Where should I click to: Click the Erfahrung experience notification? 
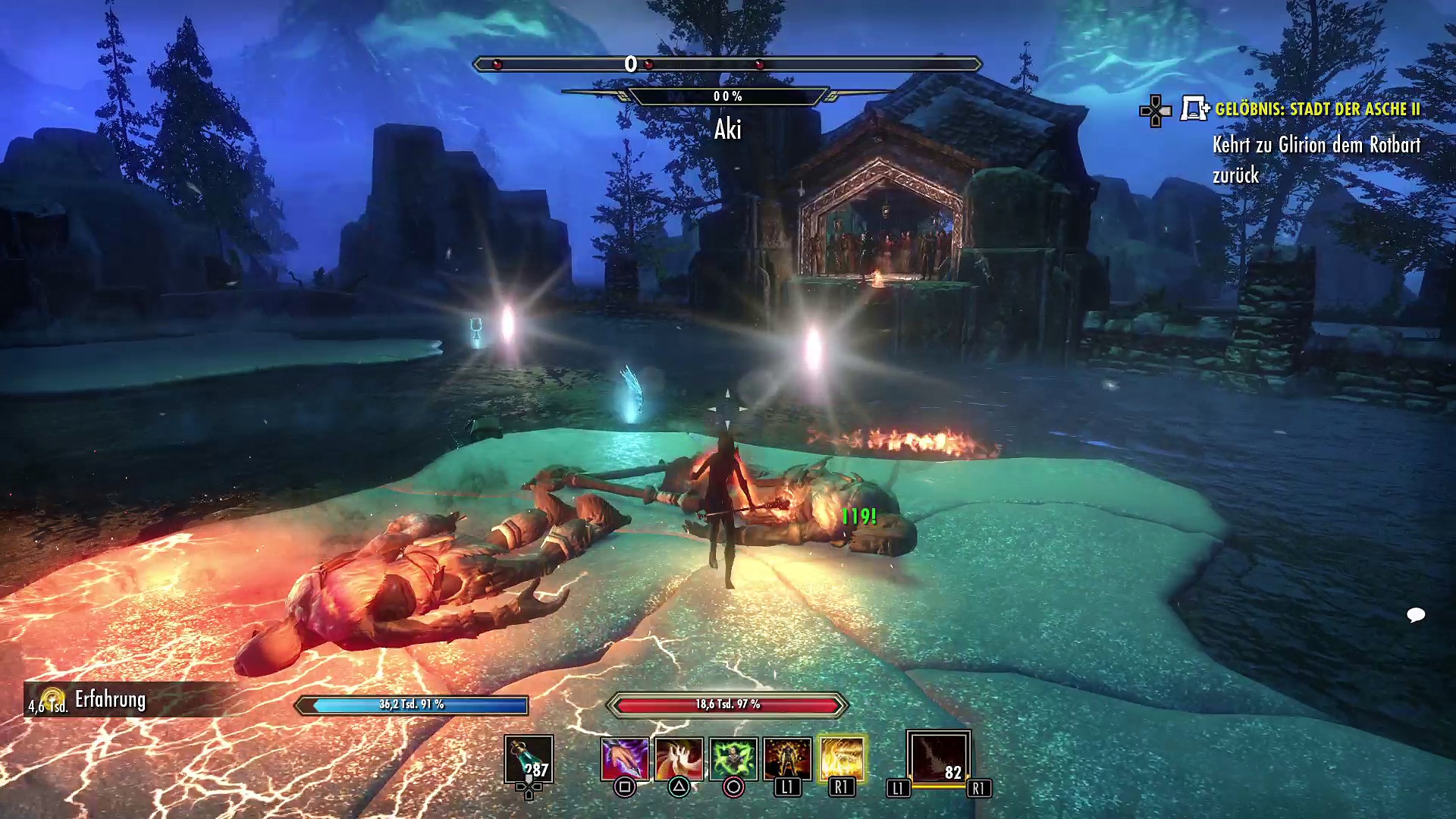[110, 700]
